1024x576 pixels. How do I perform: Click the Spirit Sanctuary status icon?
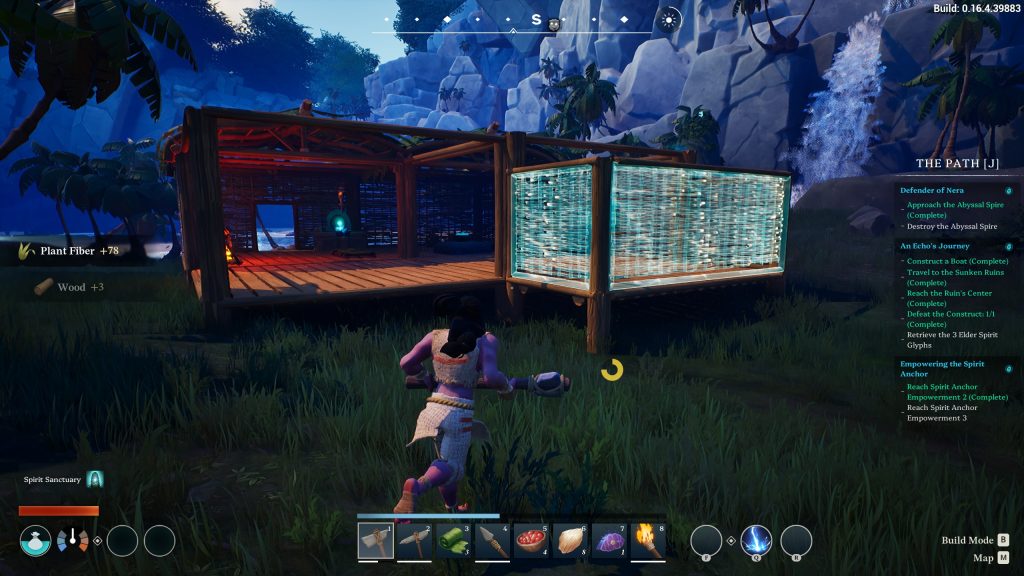click(95, 480)
